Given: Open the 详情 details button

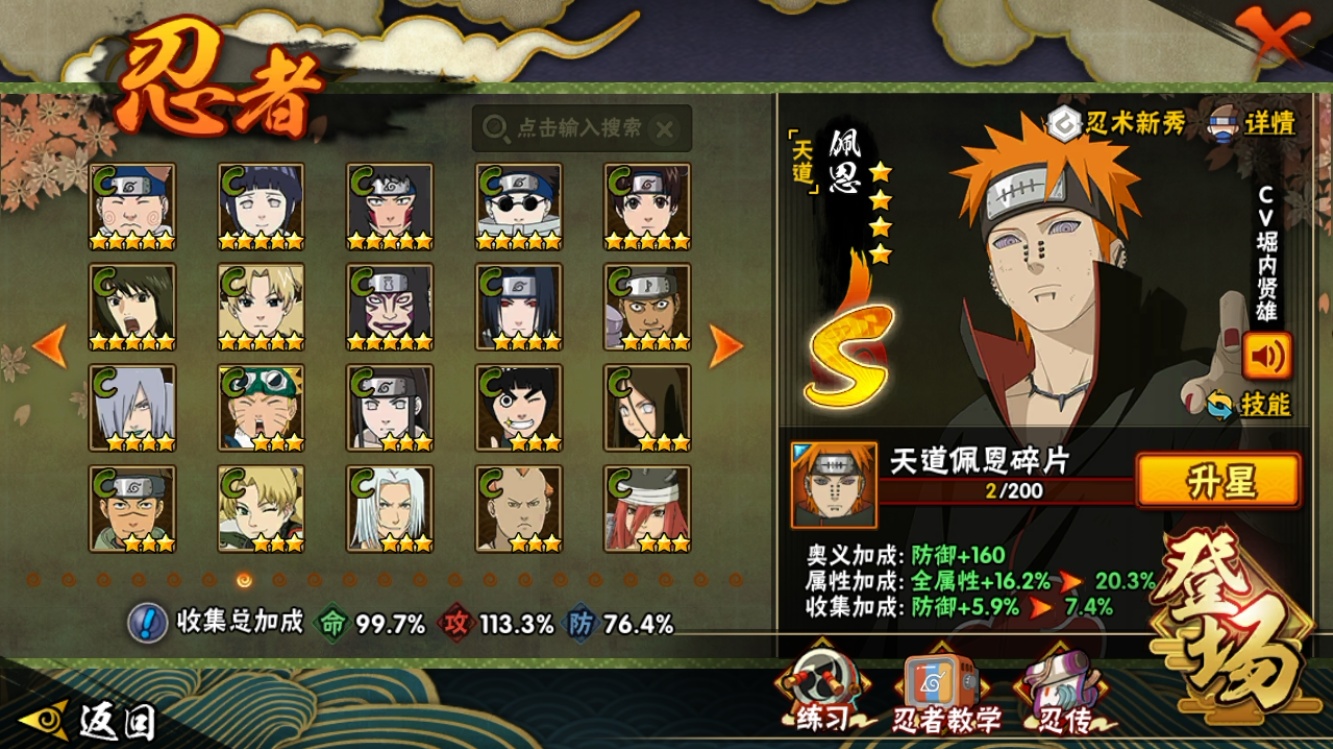Looking at the screenshot, I should 1255,122.
